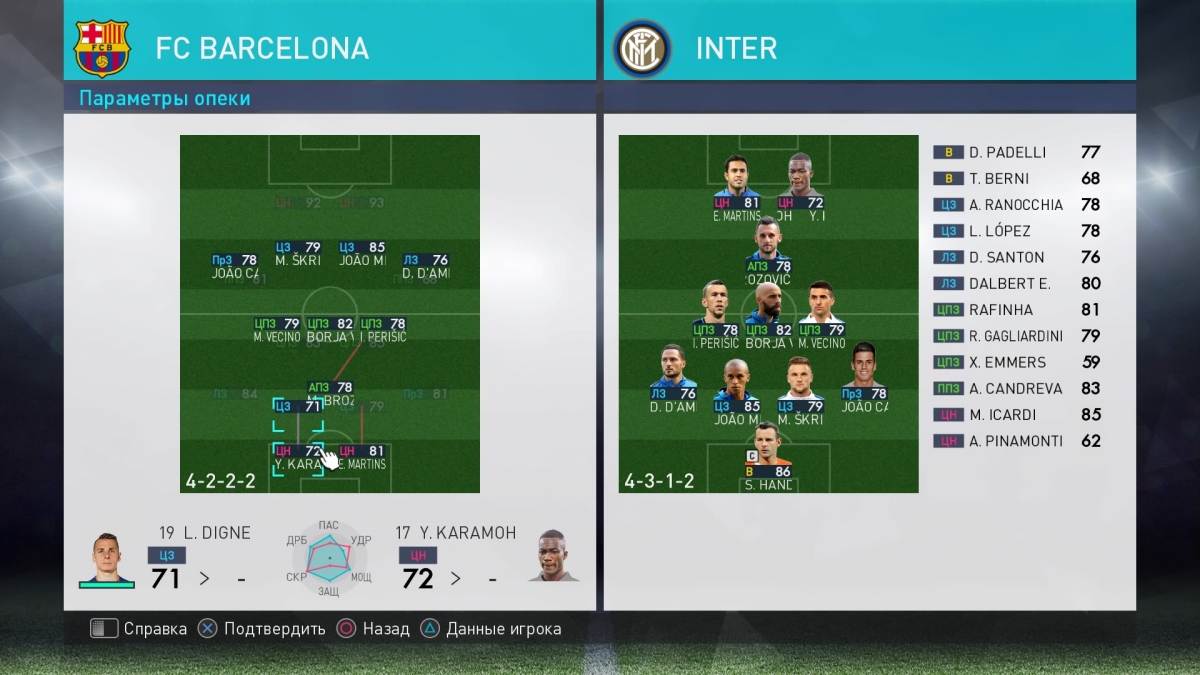The image size is (1200, 675).
Task: Select D. Padelli in the substitutes list
Action: pyautogui.click(x=1016, y=153)
